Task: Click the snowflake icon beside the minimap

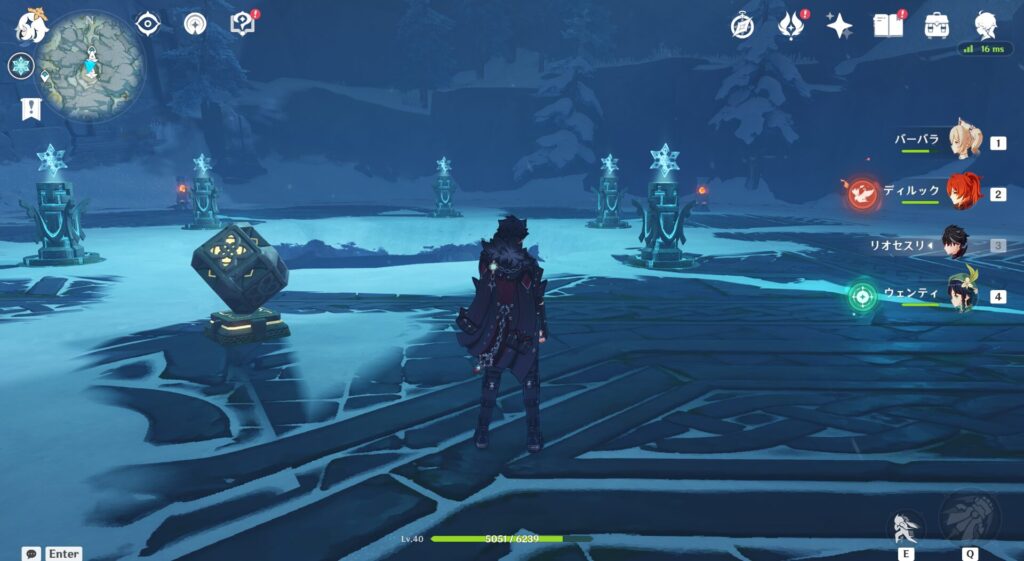Action: pyautogui.click(x=21, y=66)
